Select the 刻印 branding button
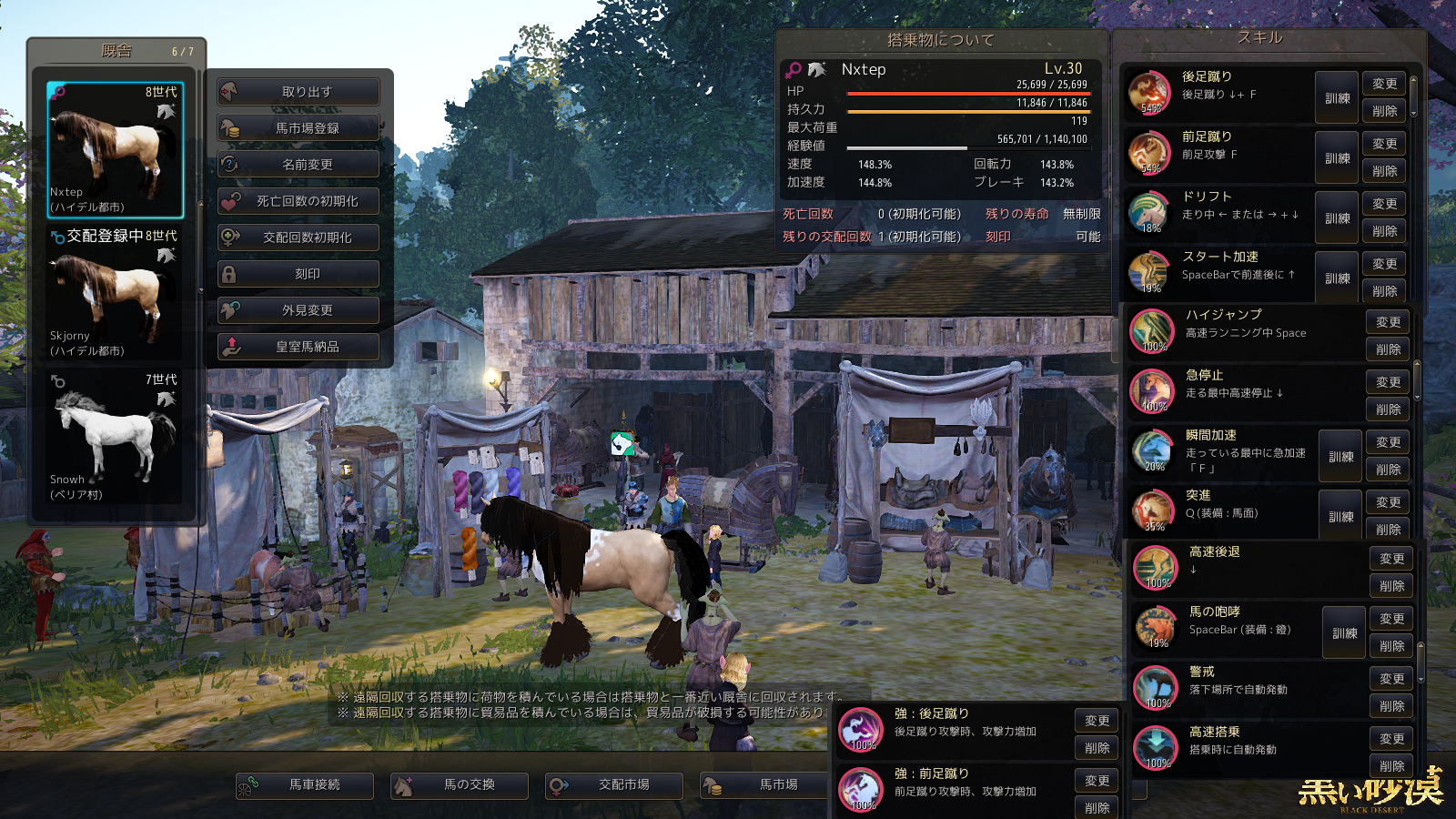1456x819 pixels. [298, 274]
